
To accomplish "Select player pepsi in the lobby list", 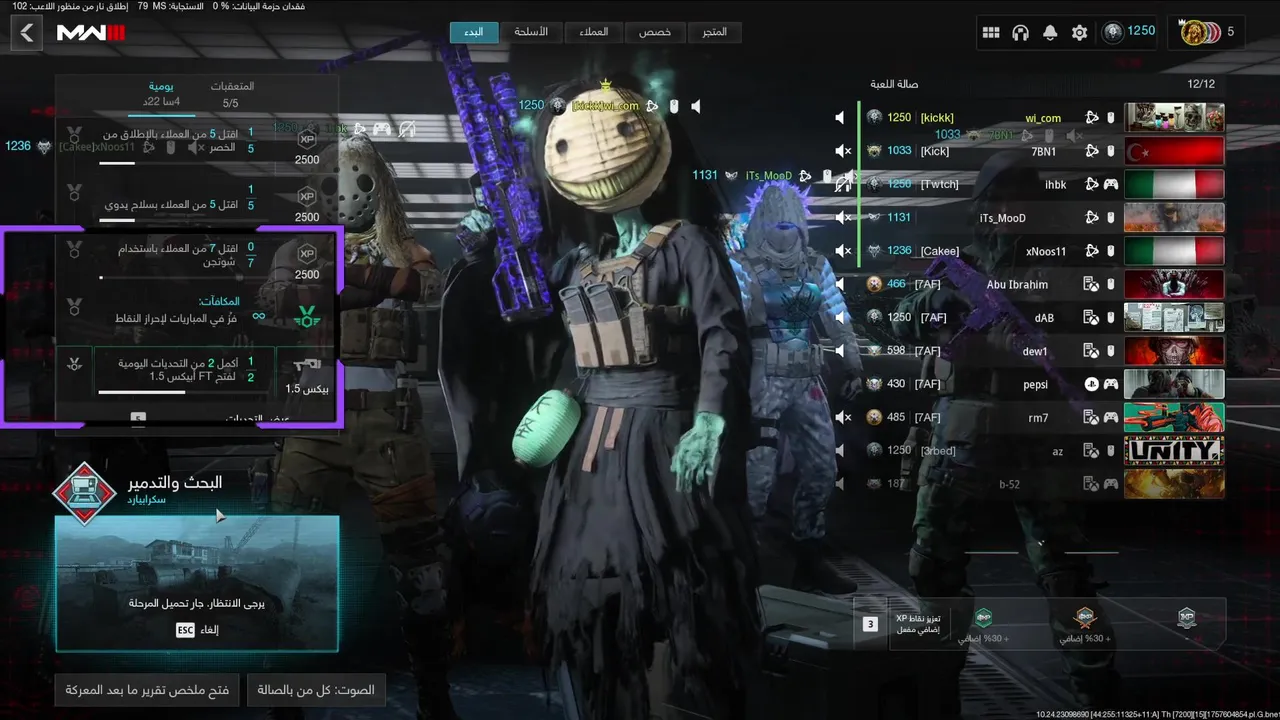I will click(1035, 384).
